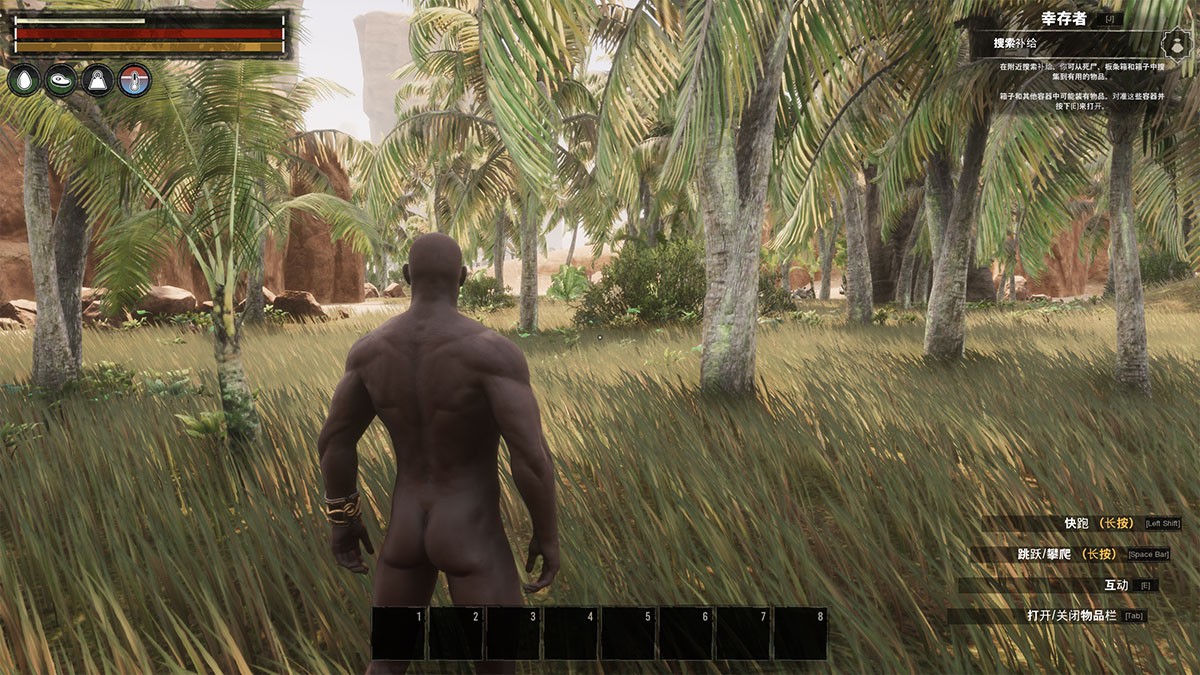
Task: Open the 搜索补给 journey step
Action: [1013, 44]
